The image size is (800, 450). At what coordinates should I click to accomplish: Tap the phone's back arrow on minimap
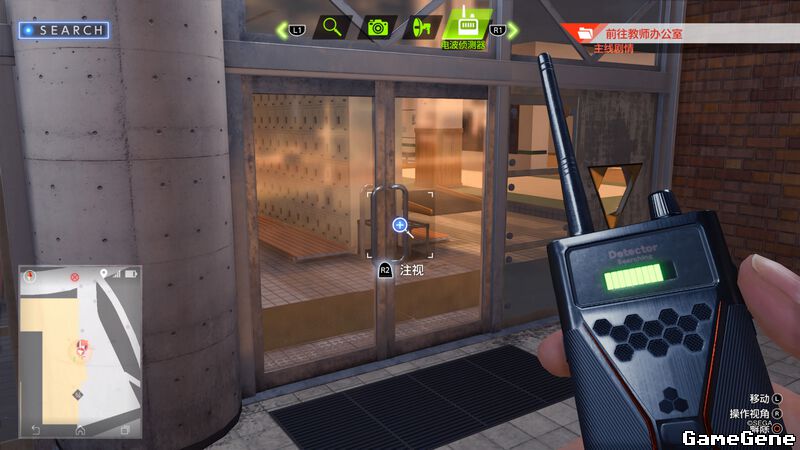coord(36,430)
